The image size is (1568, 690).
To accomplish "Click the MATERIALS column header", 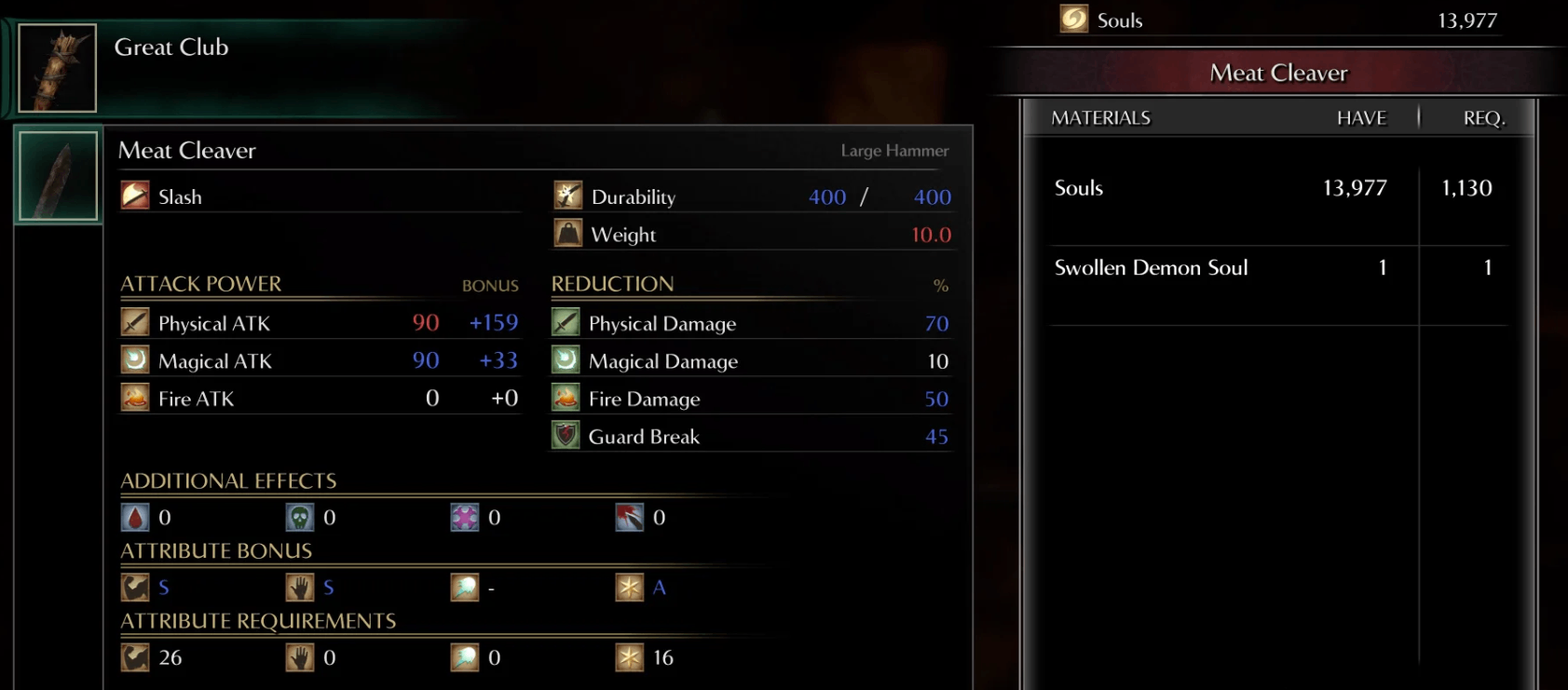I will pyautogui.click(x=1100, y=117).
